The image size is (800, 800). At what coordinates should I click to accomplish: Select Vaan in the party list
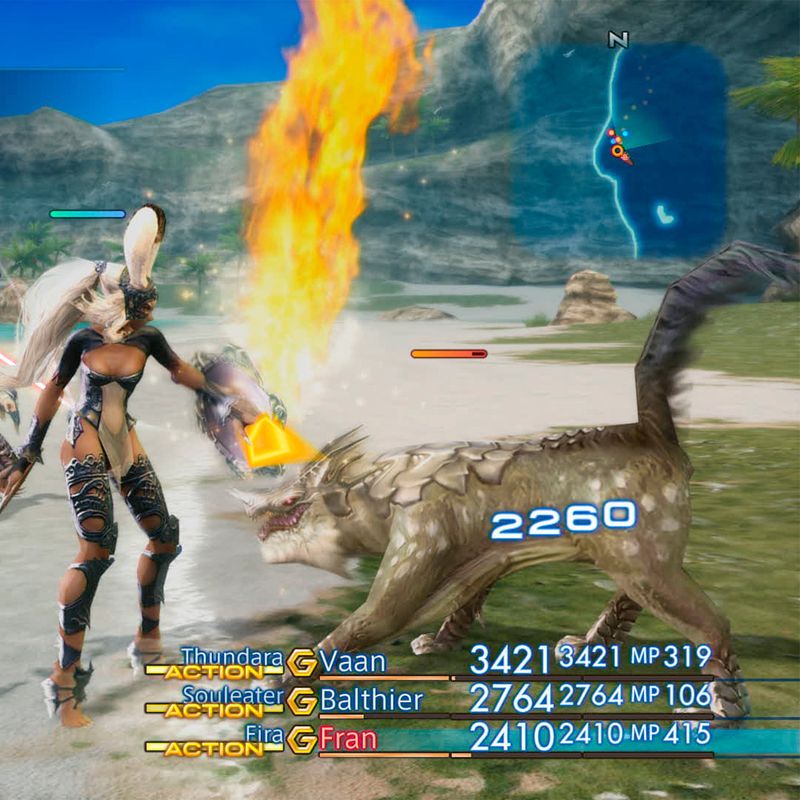[352, 661]
